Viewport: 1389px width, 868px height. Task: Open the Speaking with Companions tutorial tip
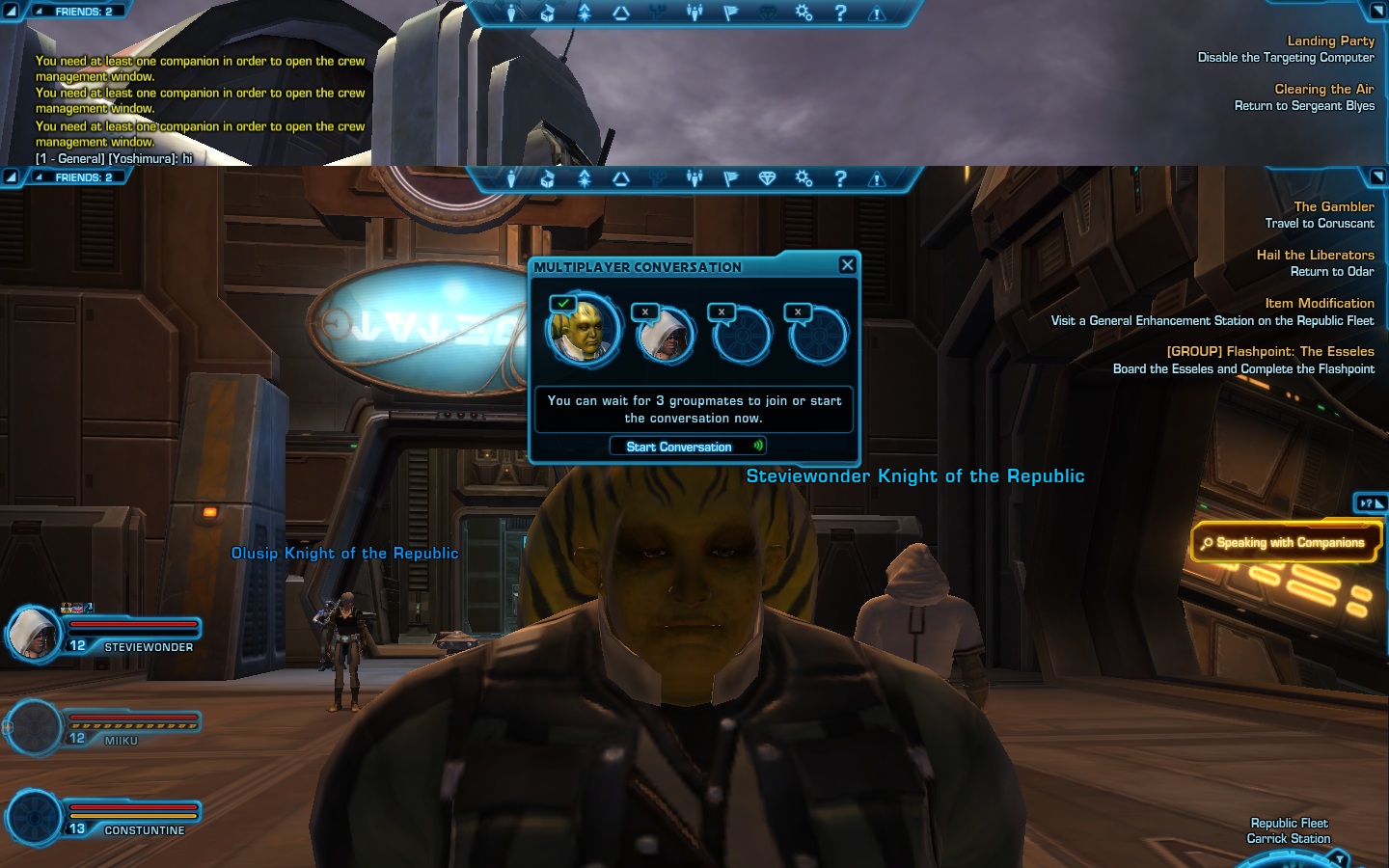click(1287, 543)
